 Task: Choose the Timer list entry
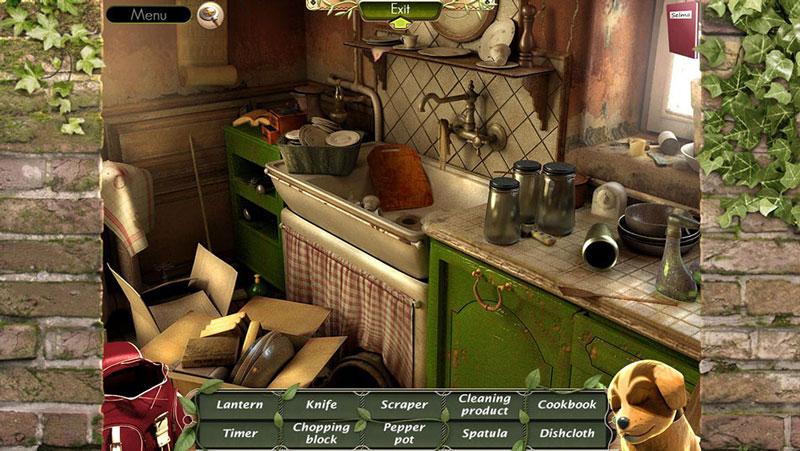(x=240, y=434)
